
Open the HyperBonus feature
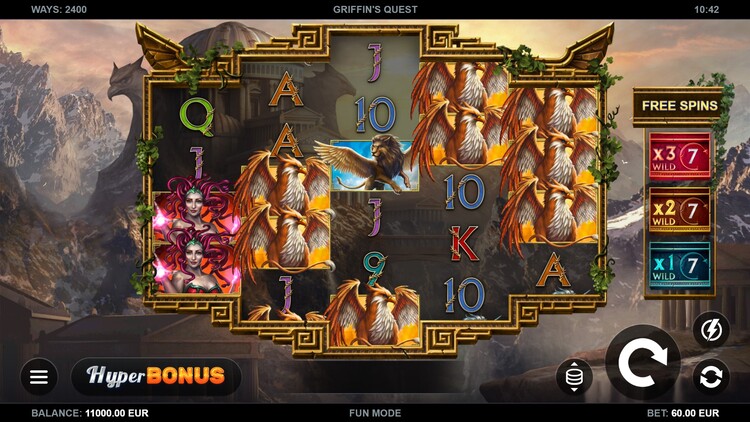tap(156, 377)
